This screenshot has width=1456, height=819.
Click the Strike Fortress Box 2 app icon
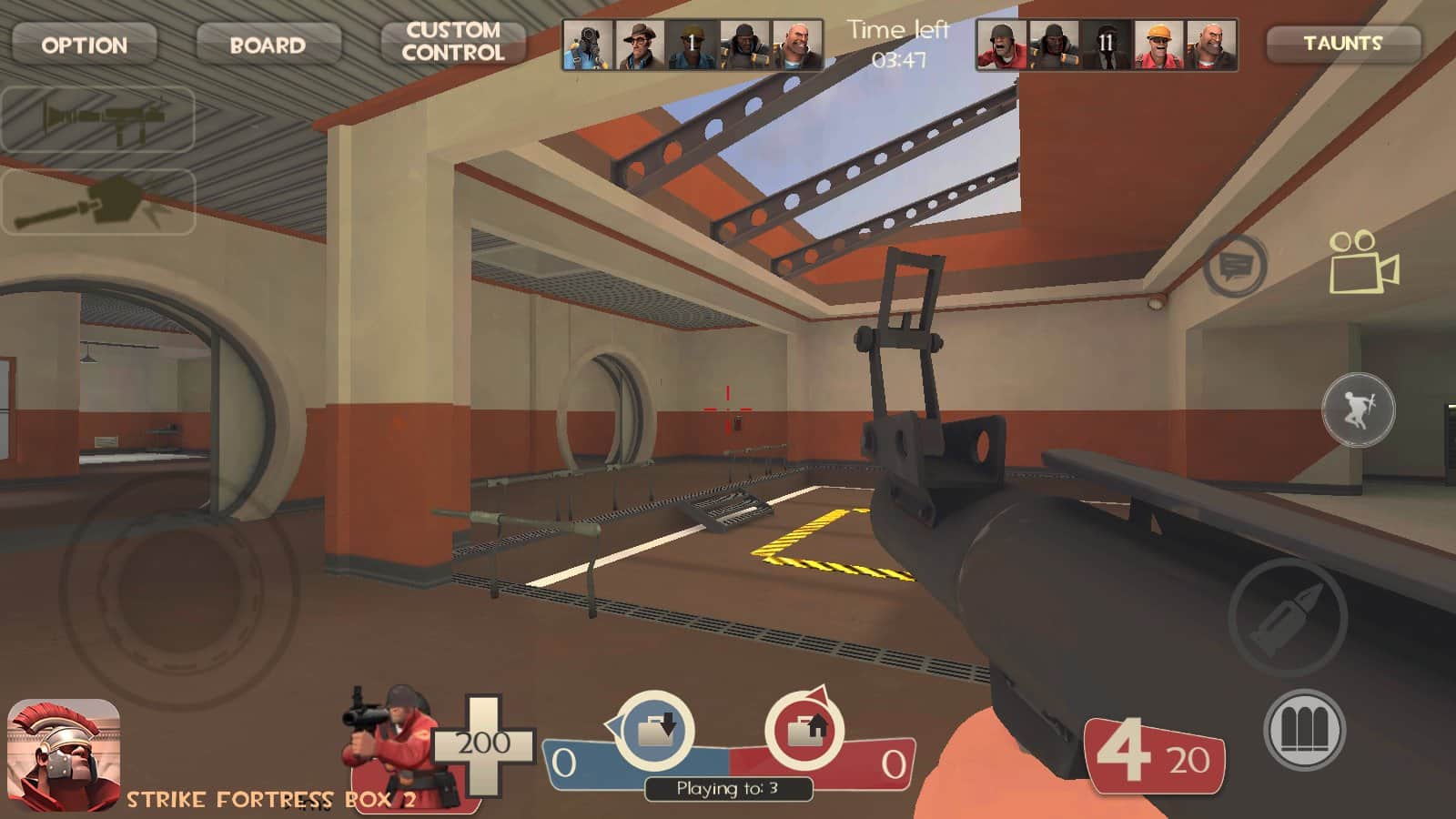64,753
